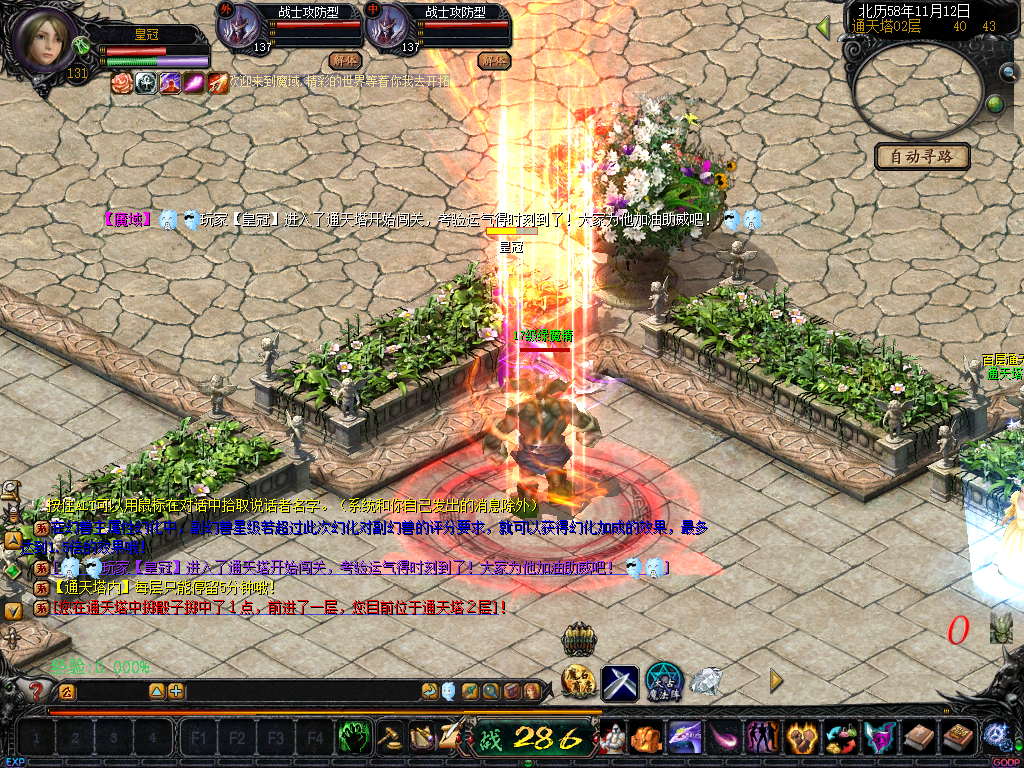Expand the yellow arrow beside skill icons
This screenshot has width=1024, height=768.
[776, 681]
